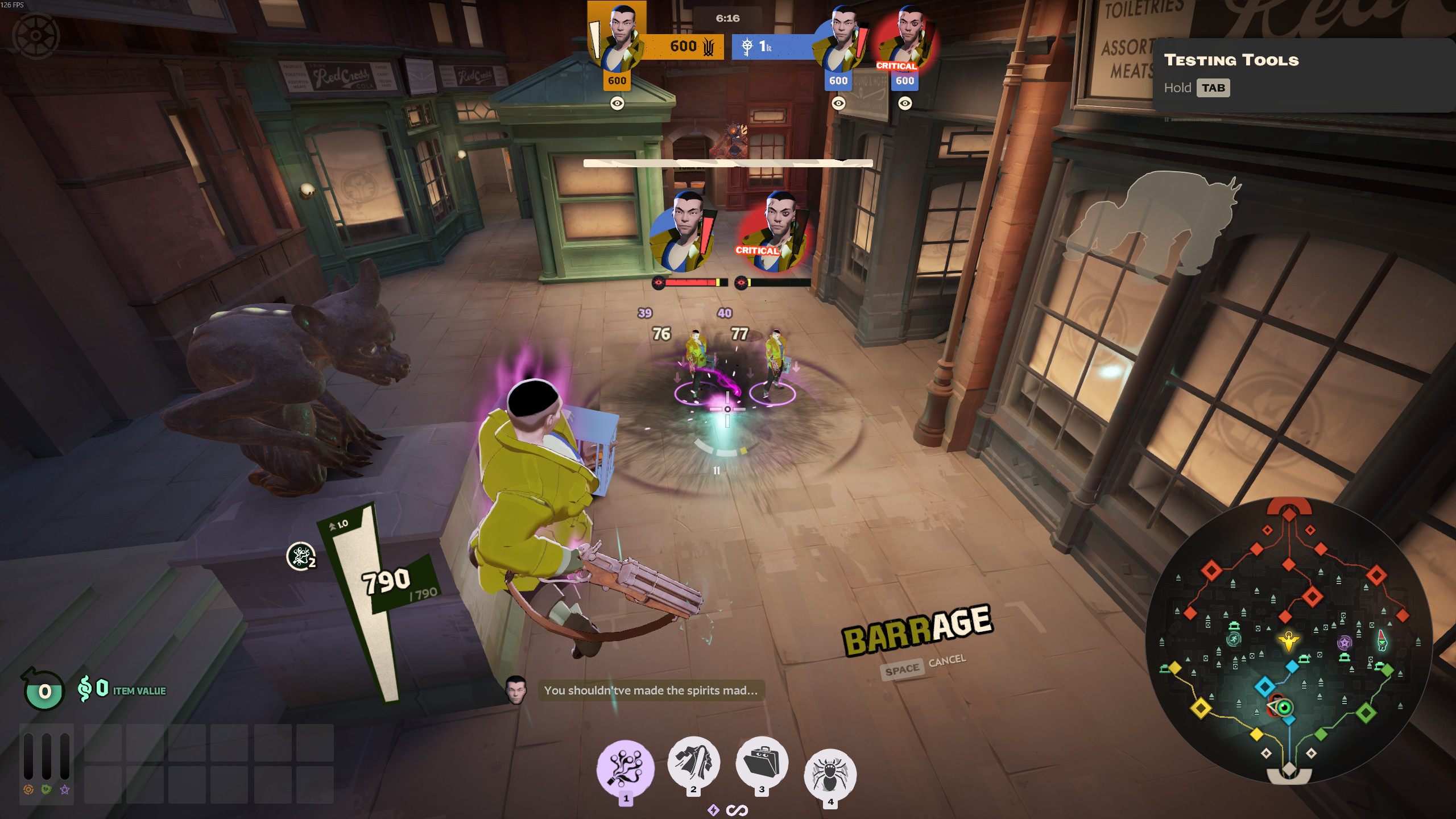Select the green vitality stat icon
This screenshot has height=819, width=1456.
click(47, 789)
